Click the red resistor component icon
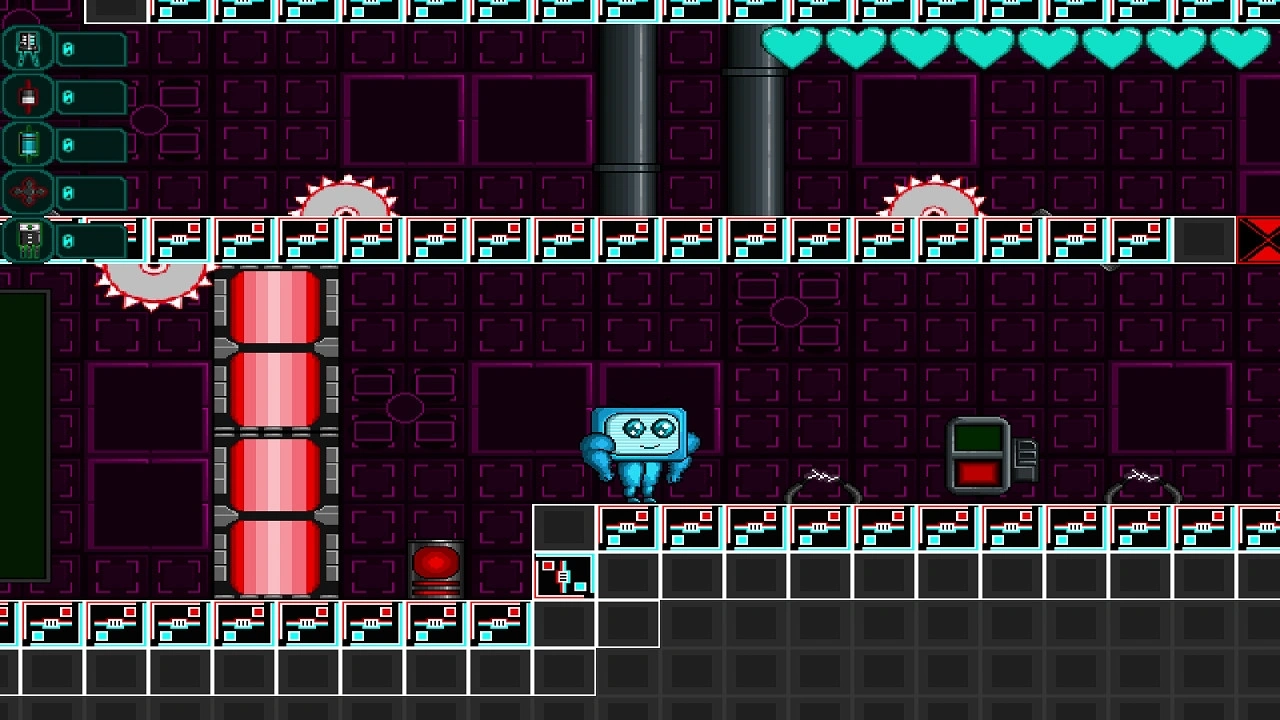This screenshot has width=1280, height=720. click(28, 97)
